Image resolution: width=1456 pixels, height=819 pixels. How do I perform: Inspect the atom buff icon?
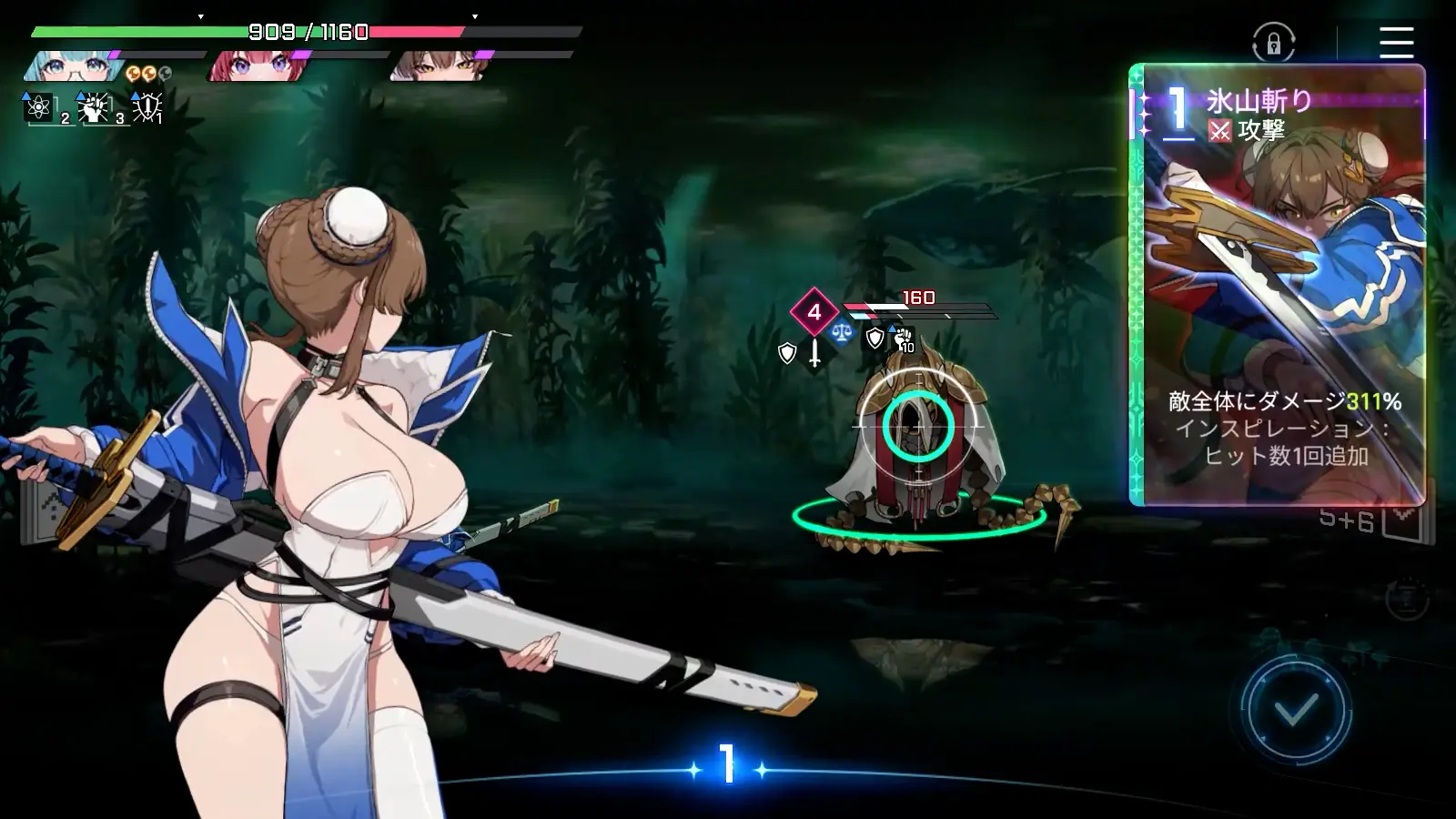point(39,107)
